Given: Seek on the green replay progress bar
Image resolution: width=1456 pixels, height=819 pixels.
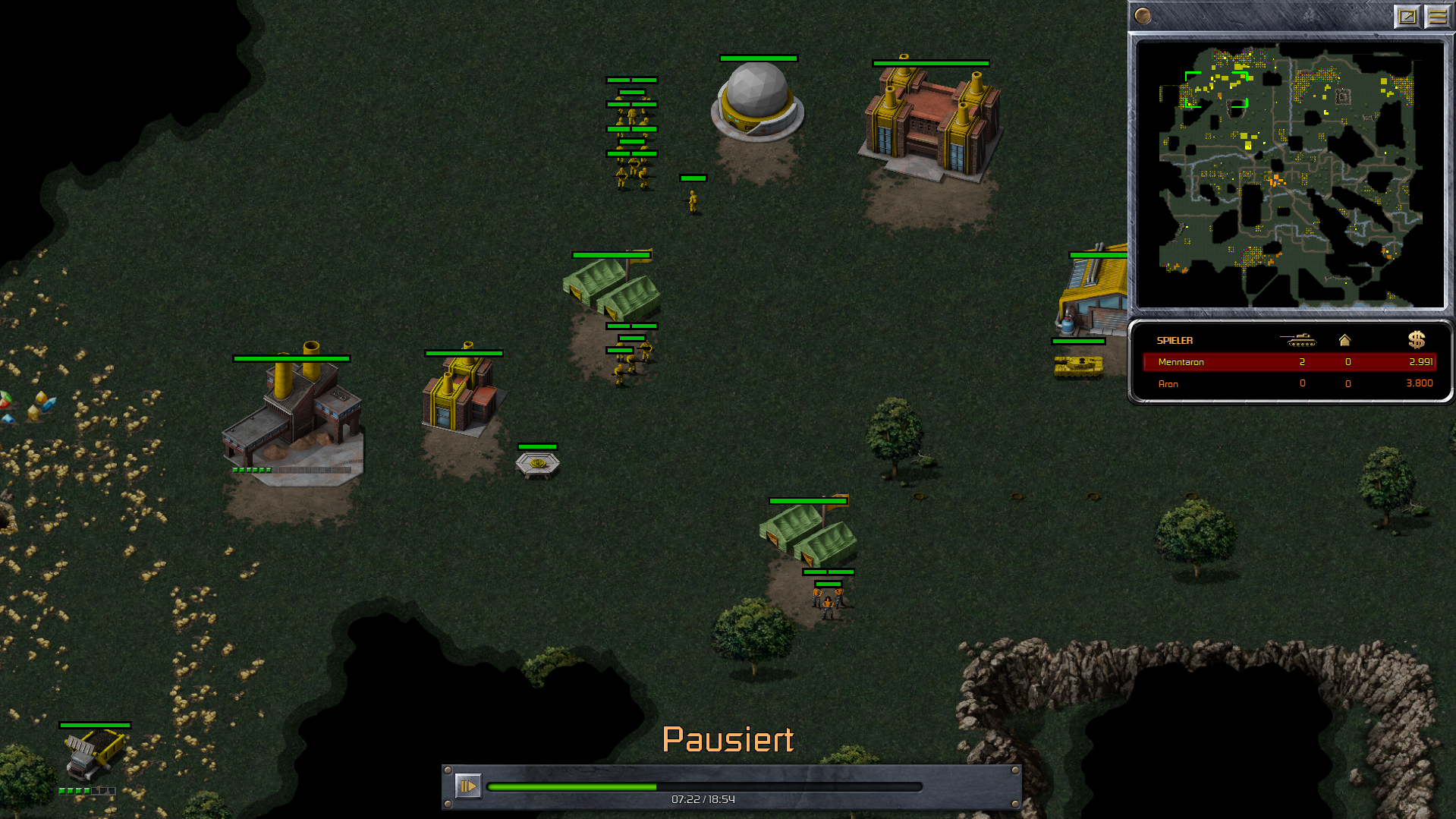Looking at the screenshot, I should tap(704, 787).
